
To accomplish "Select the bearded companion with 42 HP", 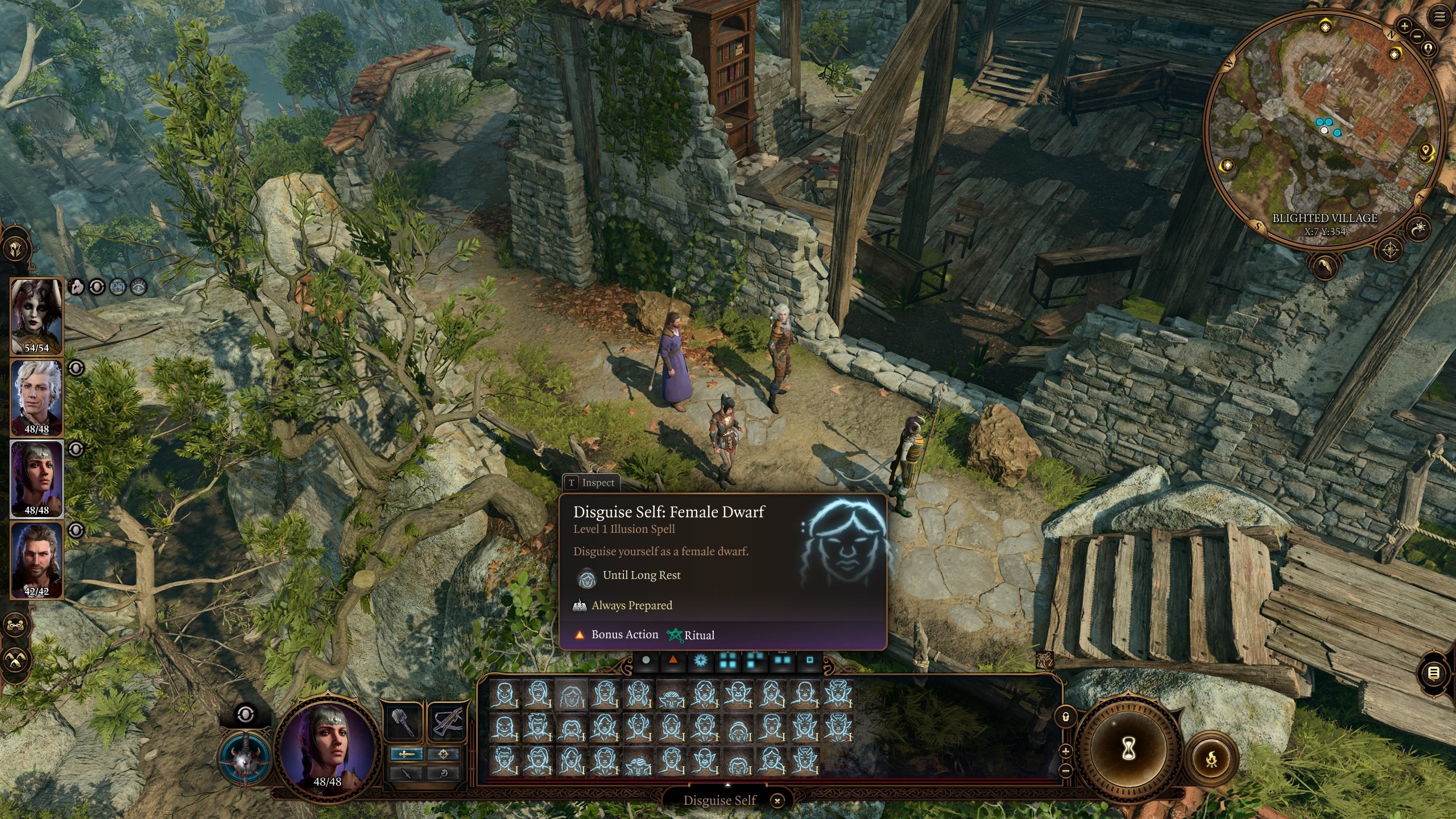I will click(36, 560).
